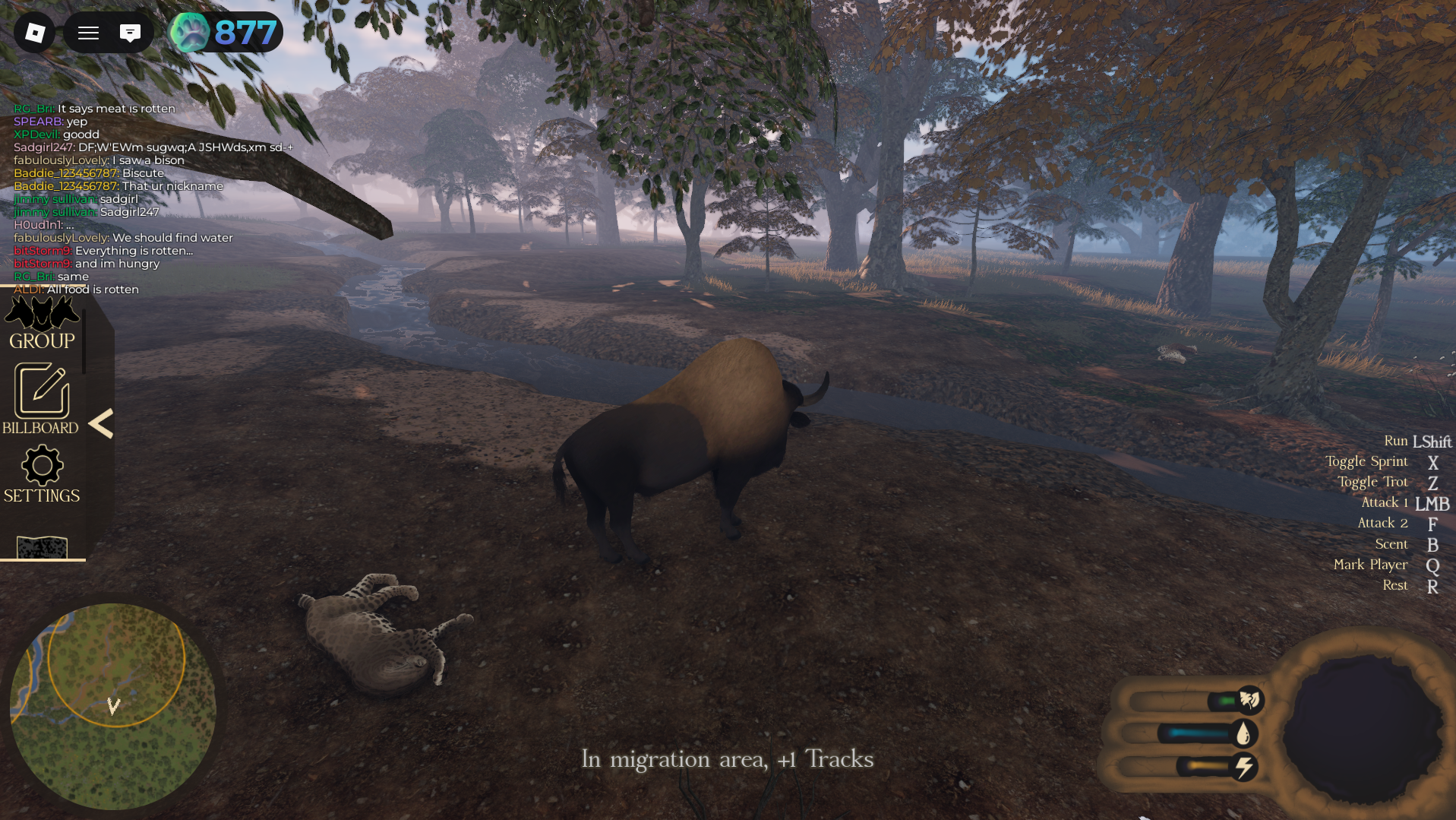This screenshot has height=820, width=1456.
Task: Select Mark Player in the keybind list
Action: (1370, 565)
